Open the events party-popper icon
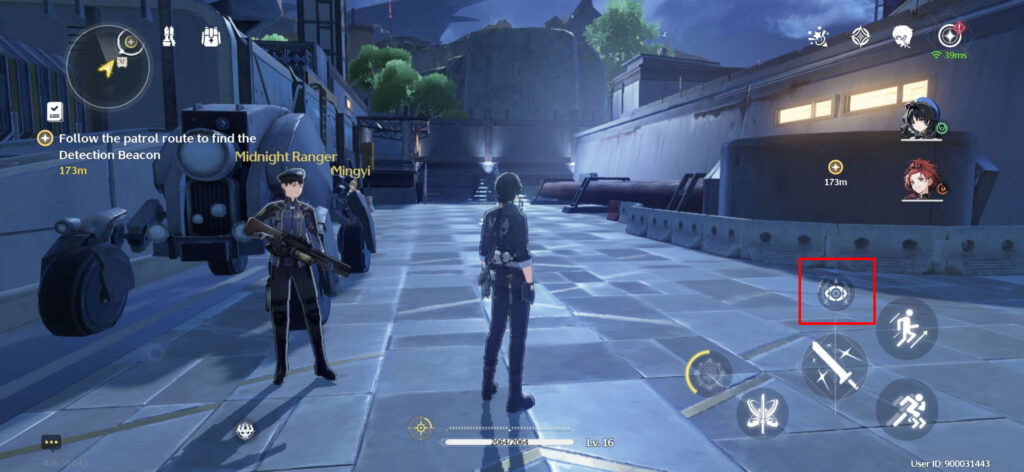 818,37
